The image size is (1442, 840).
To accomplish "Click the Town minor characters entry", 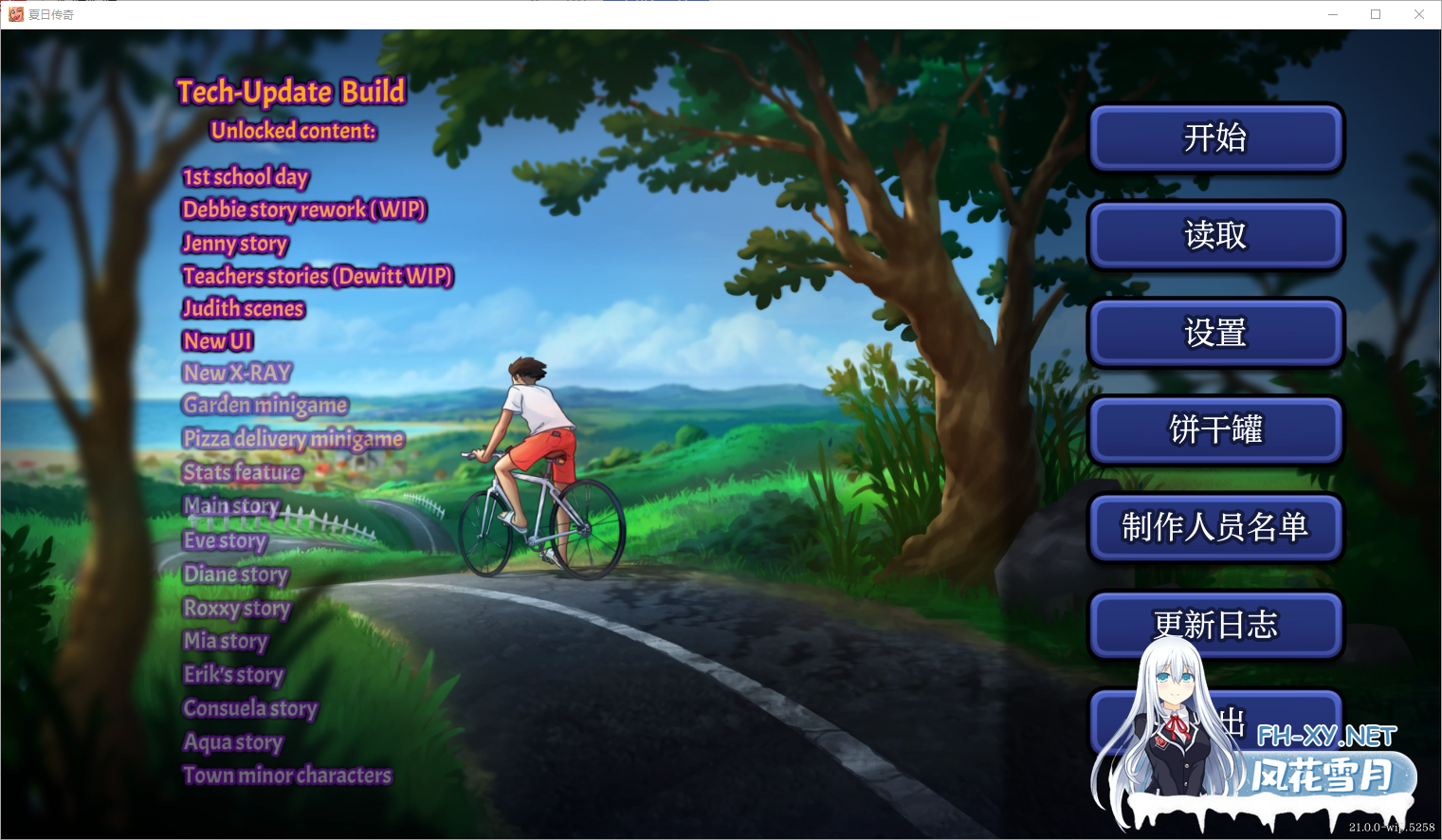I will 286,775.
